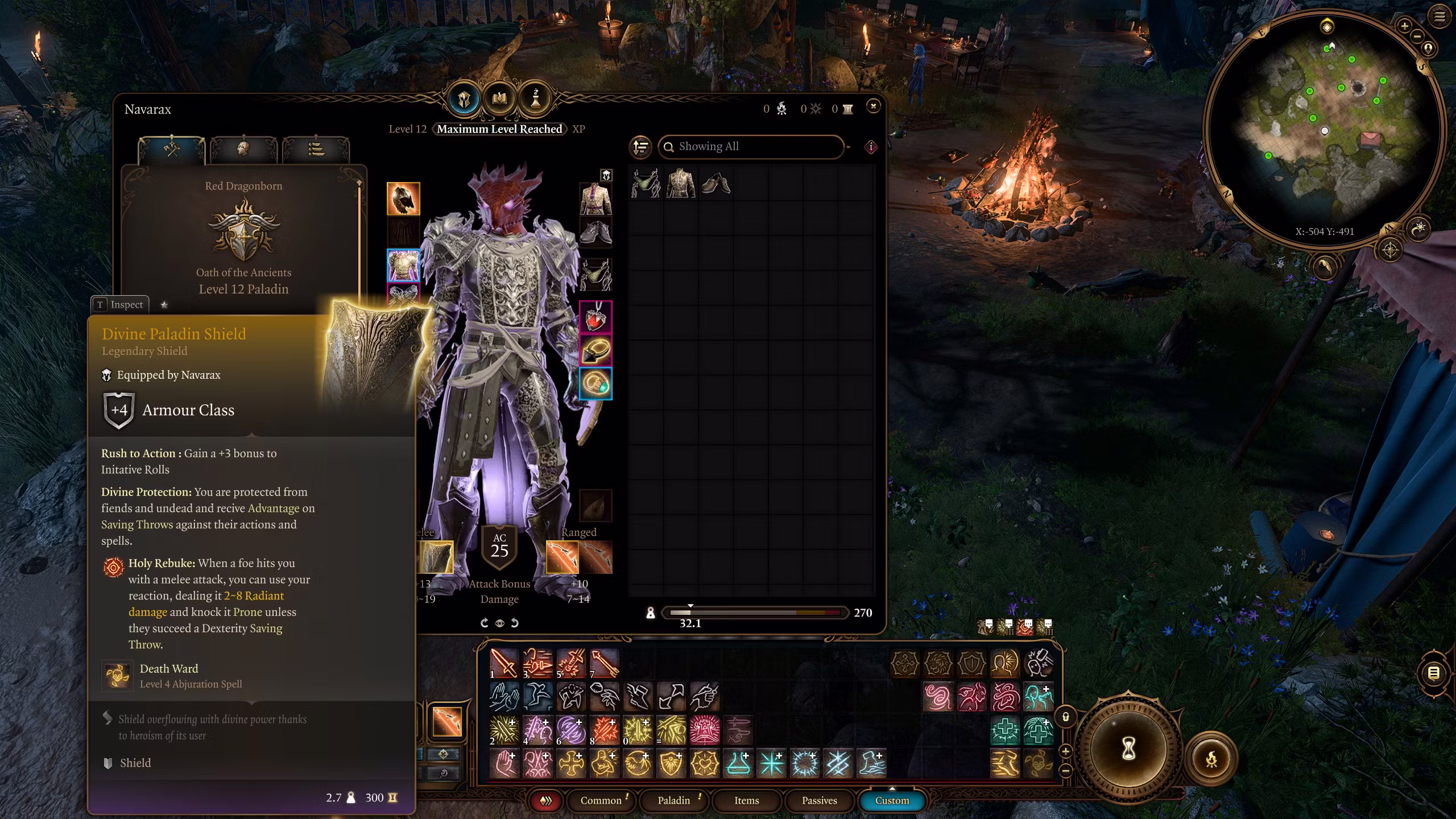Switch to the Common hotbar tab

(601, 800)
